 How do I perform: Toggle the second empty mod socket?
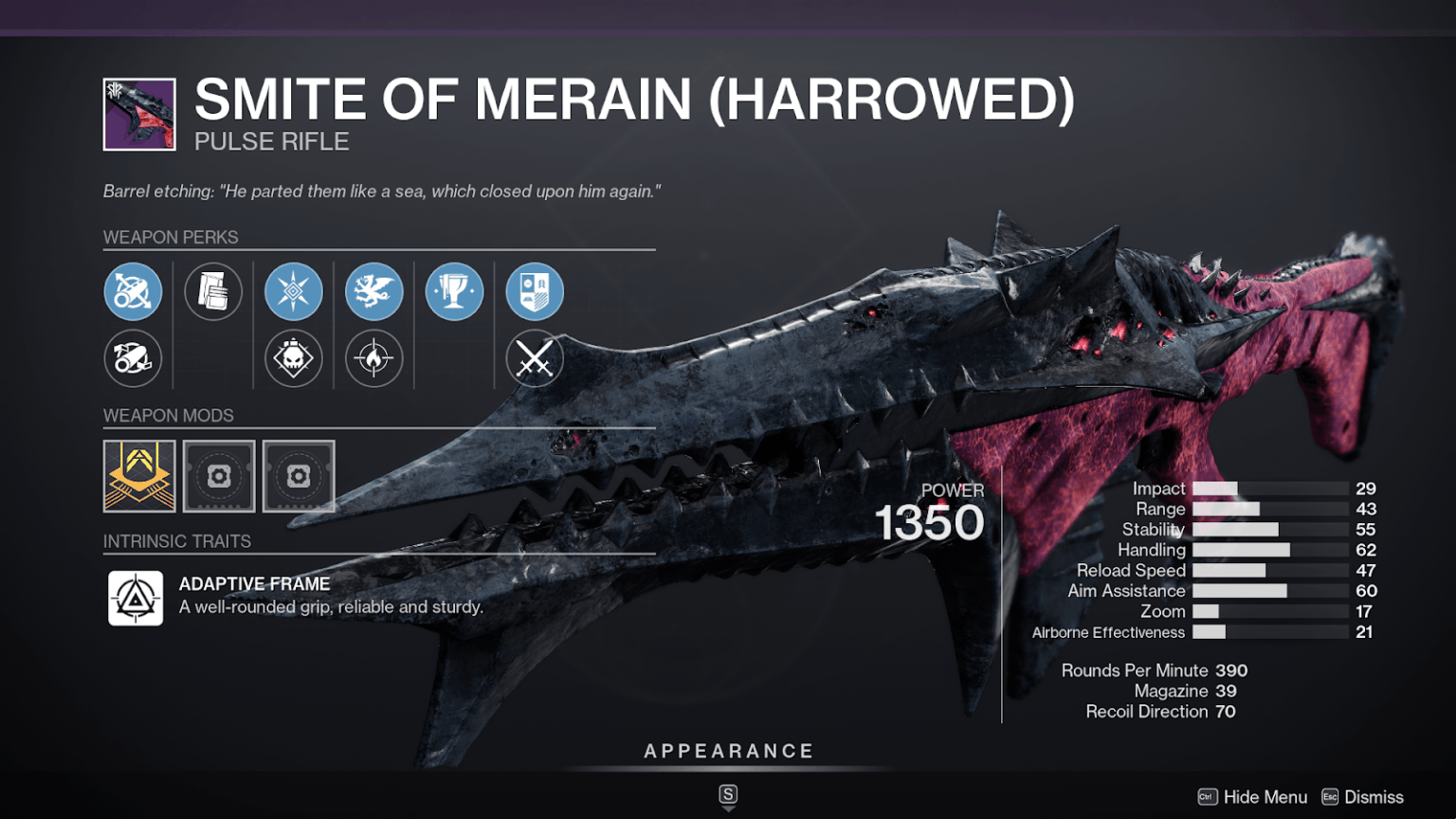[x=299, y=476]
